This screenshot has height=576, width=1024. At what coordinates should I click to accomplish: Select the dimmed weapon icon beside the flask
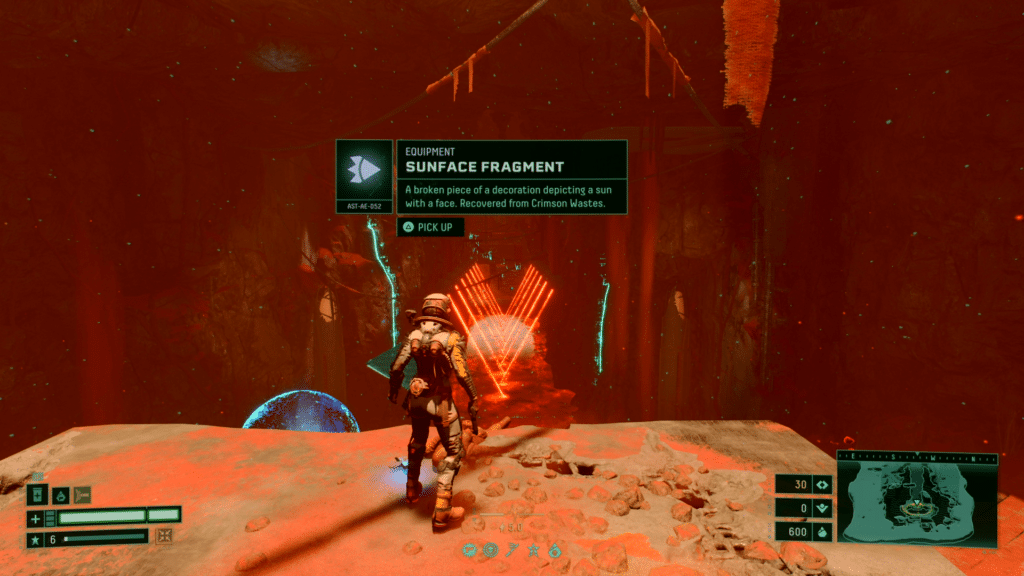point(82,494)
